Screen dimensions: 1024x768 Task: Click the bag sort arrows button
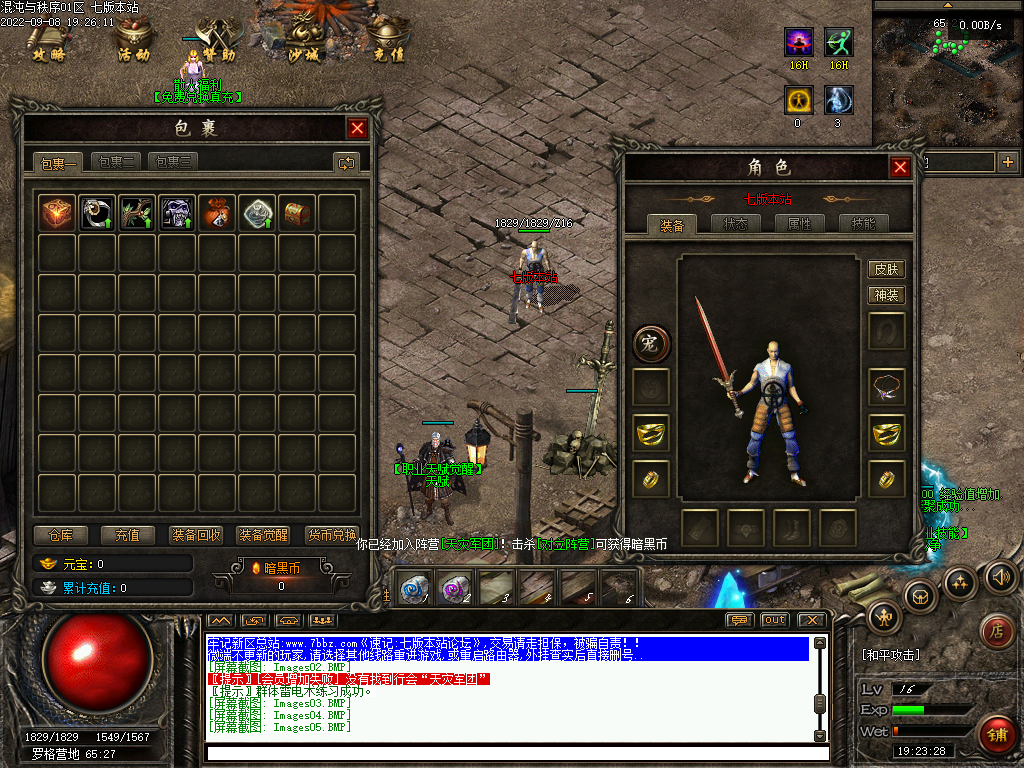[346, 162]
